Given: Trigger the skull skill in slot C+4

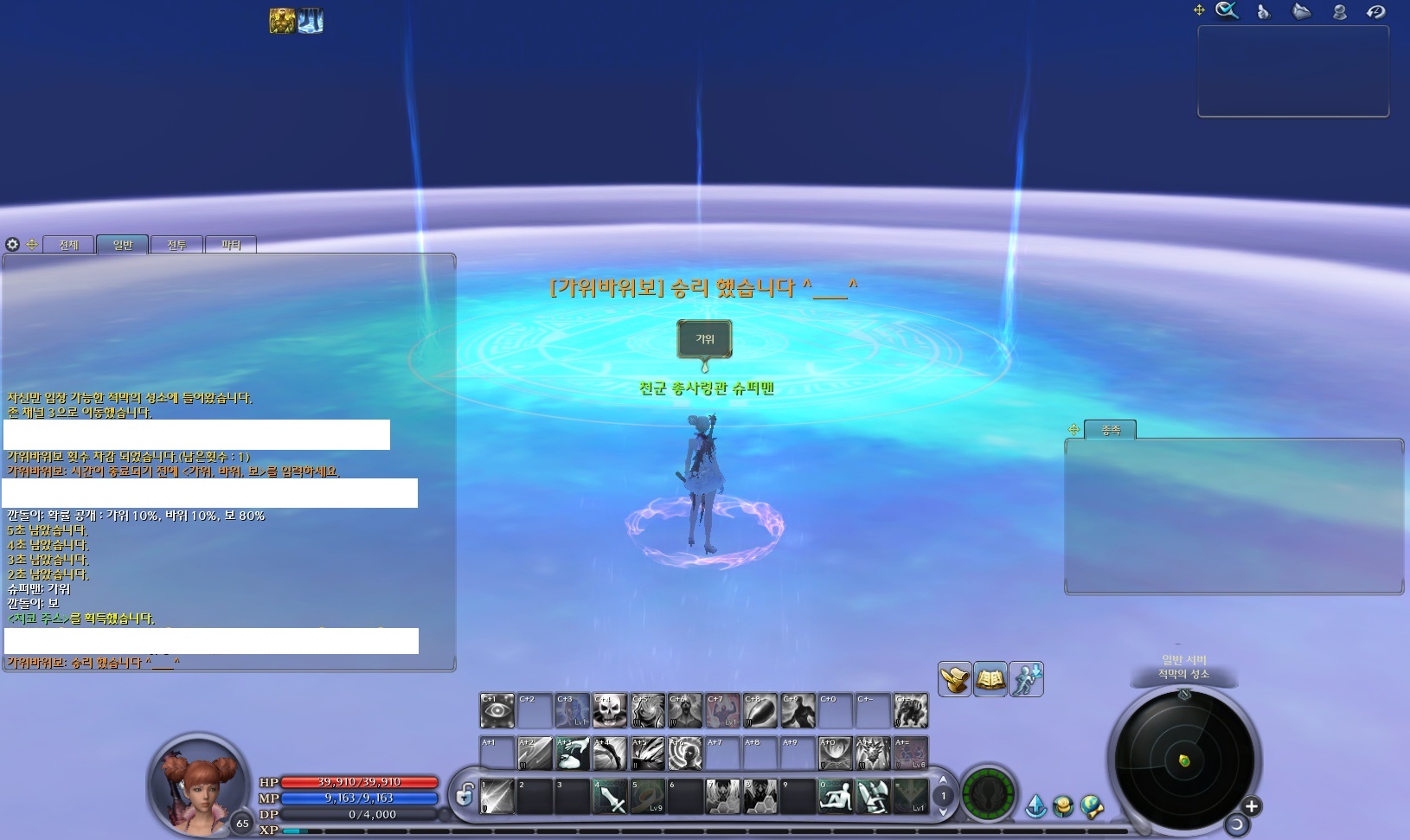Looking at the screenshot, I should [608, 710].
